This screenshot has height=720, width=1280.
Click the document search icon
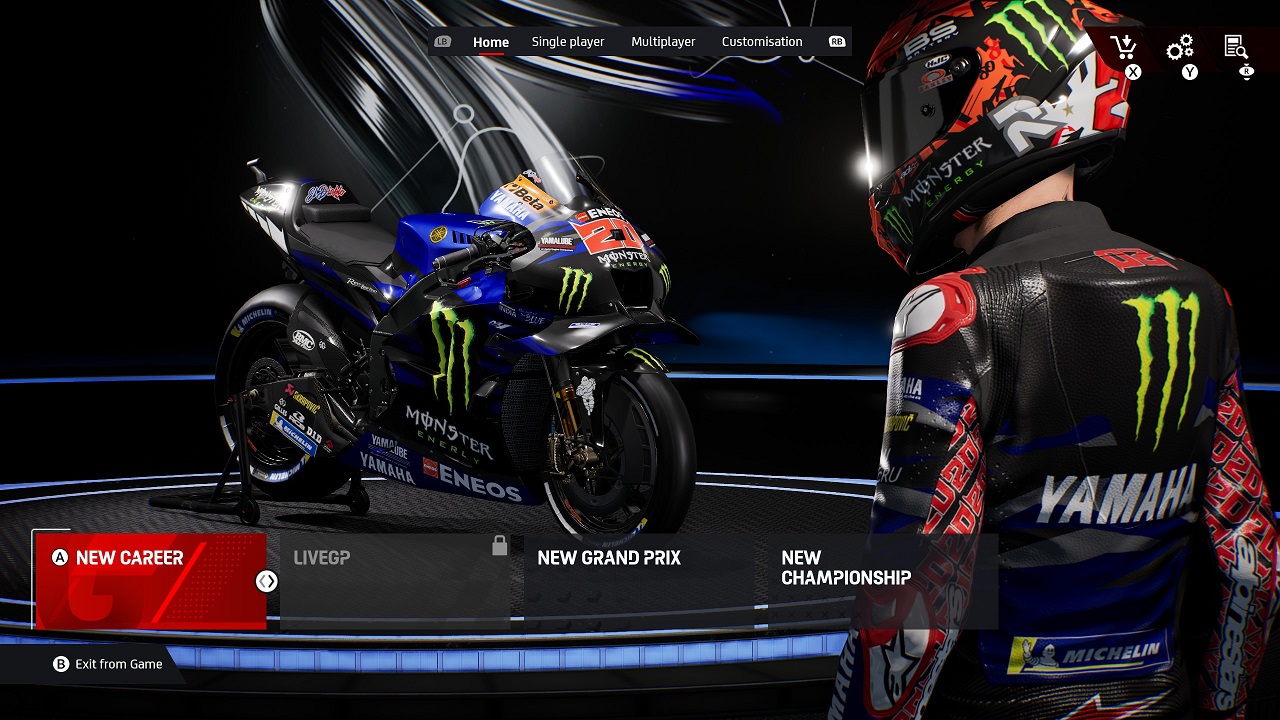[x=1236, y=47]
